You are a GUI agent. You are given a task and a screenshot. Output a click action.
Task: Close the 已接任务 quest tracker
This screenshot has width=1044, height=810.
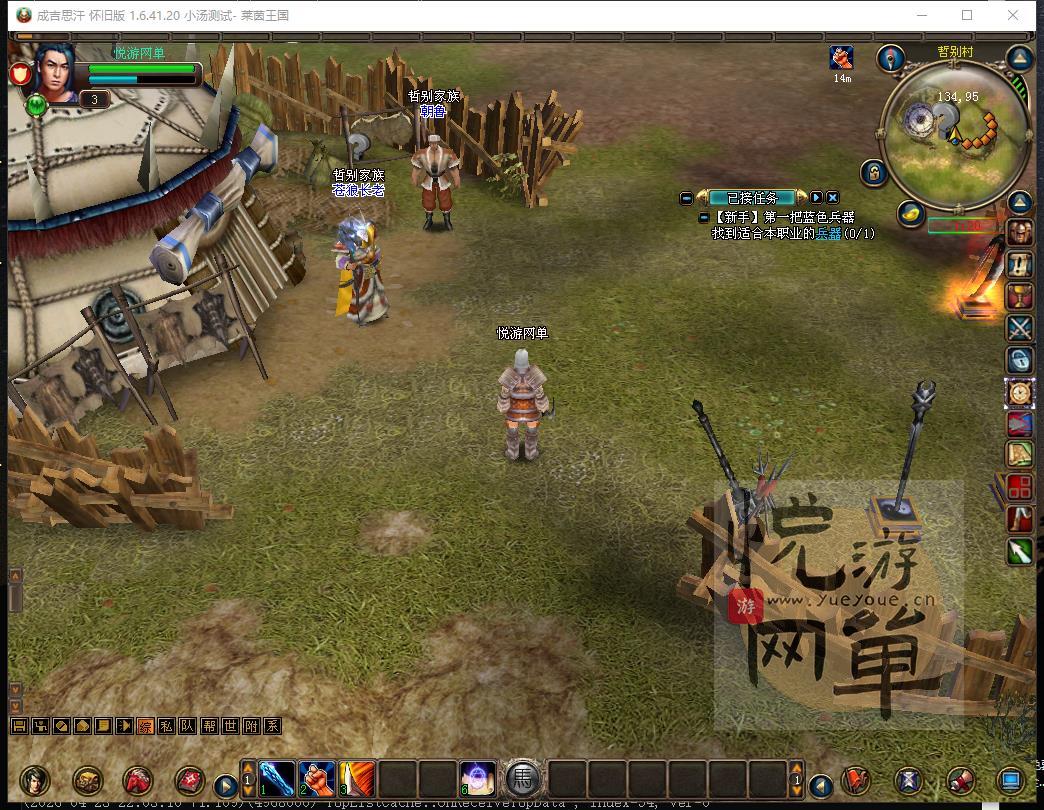click(x=832, y=198)
